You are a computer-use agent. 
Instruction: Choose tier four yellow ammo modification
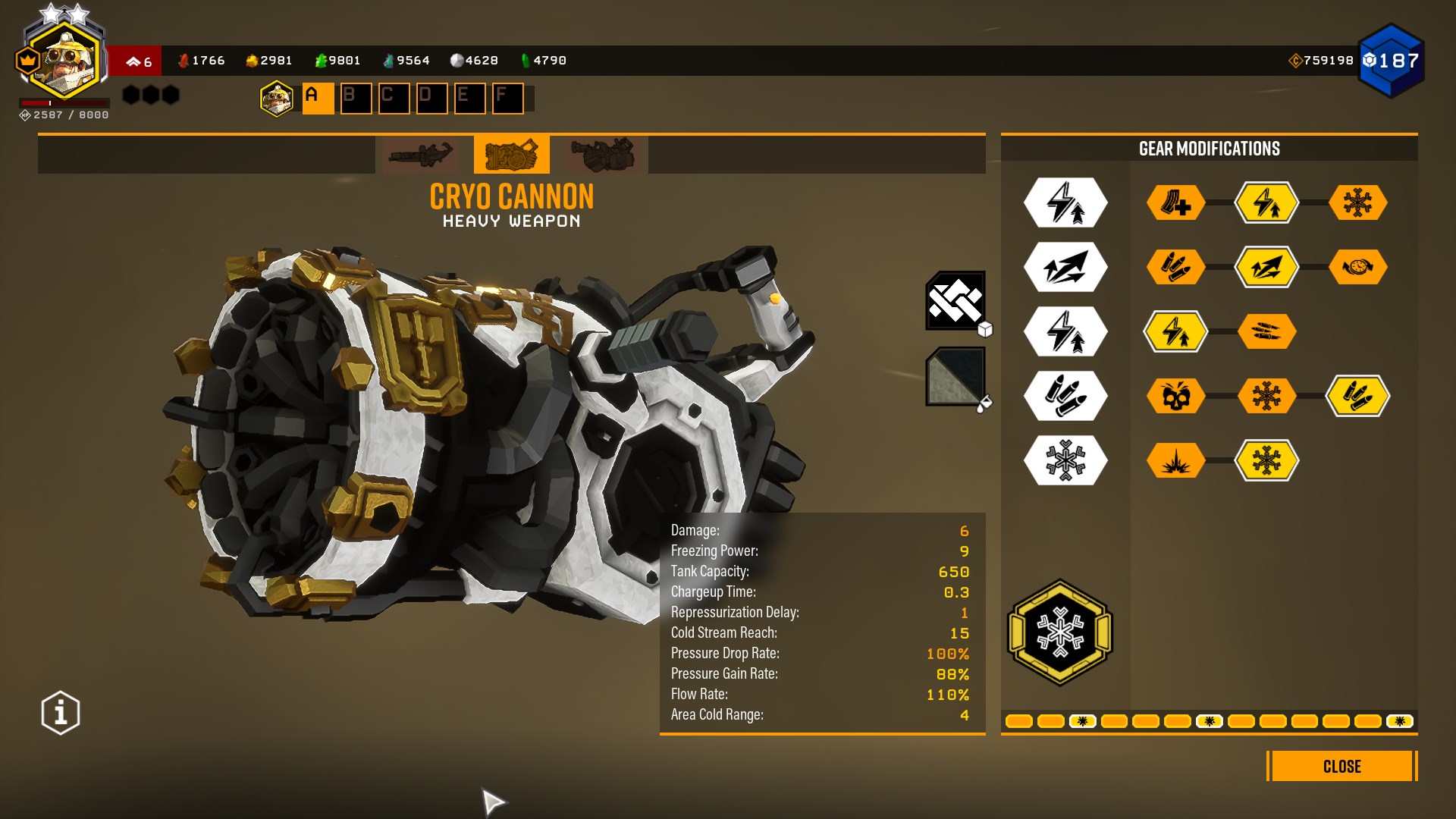tap(1357, 396)
